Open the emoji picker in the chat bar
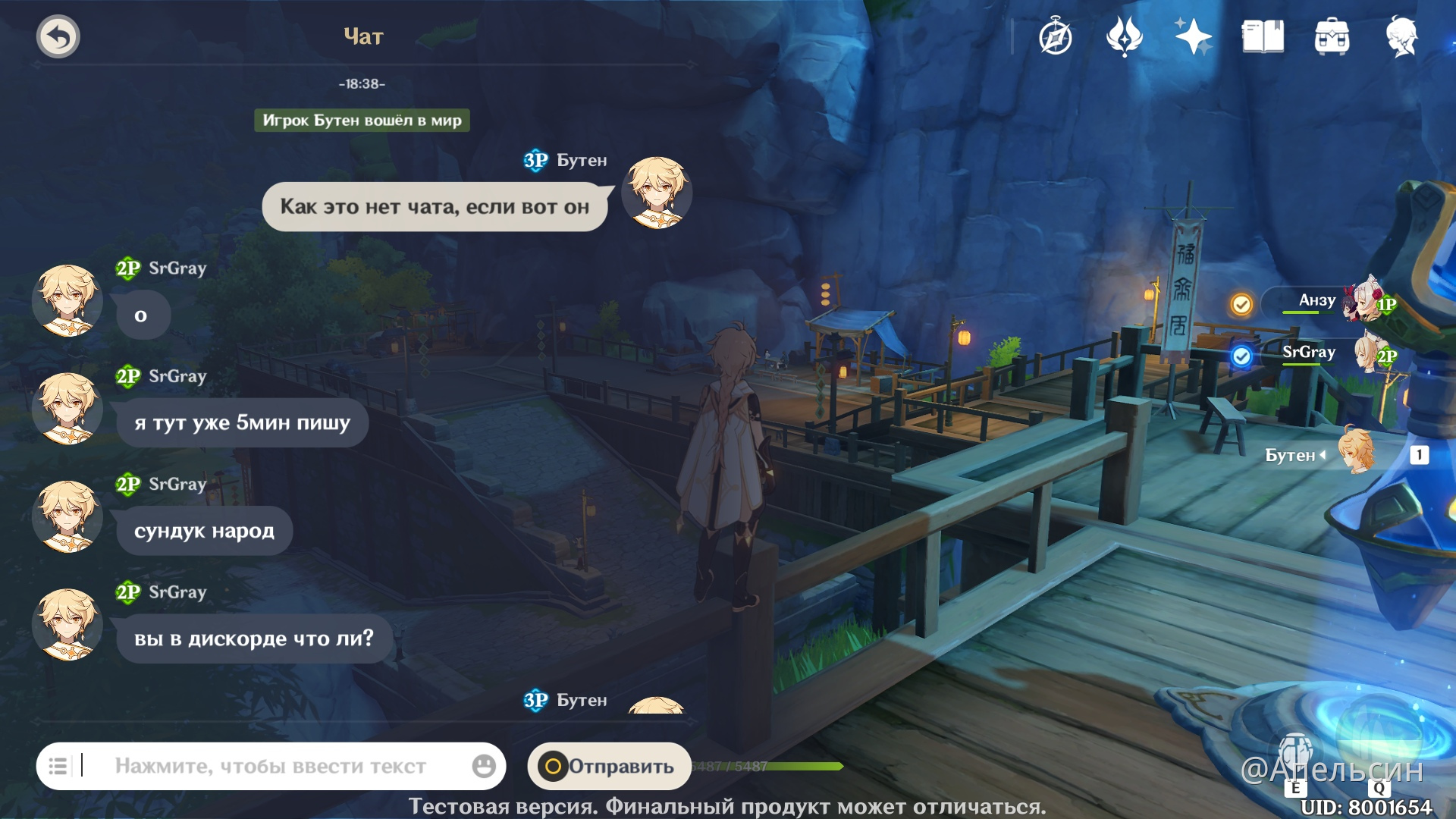Screen dimensions: 1456x819 (483, 766)
